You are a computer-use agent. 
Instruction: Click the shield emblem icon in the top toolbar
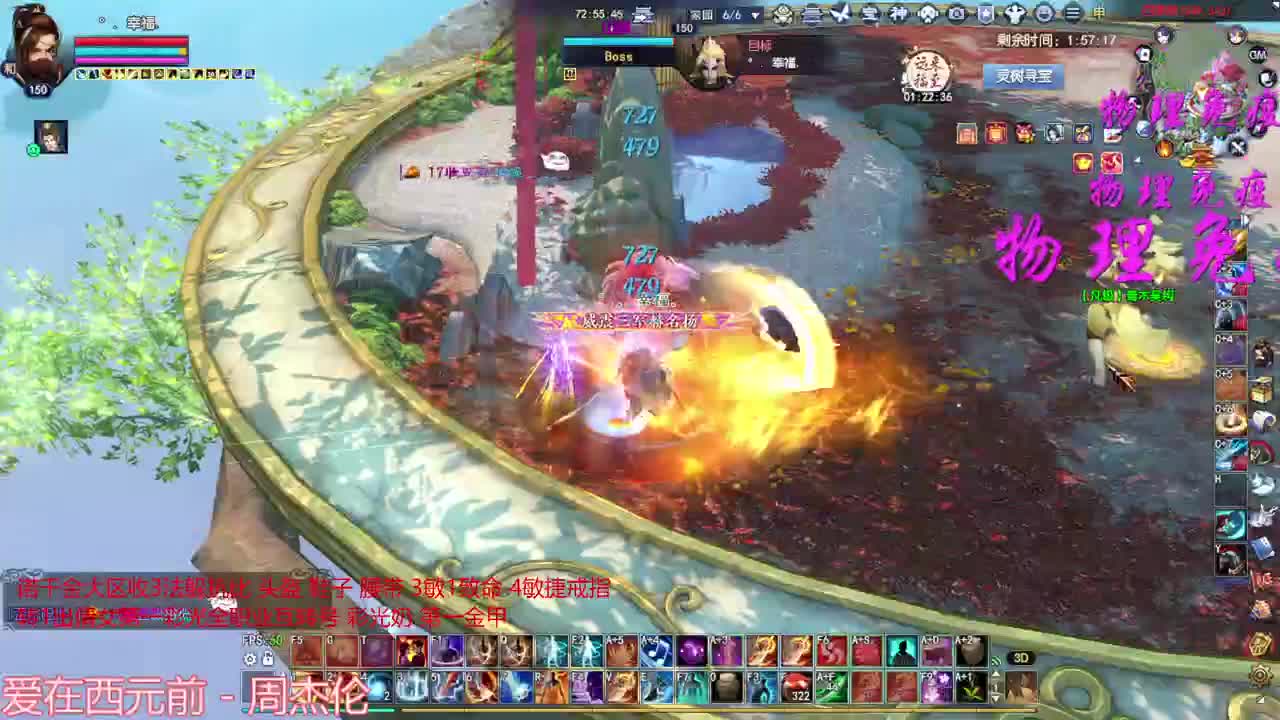point(984,14)
